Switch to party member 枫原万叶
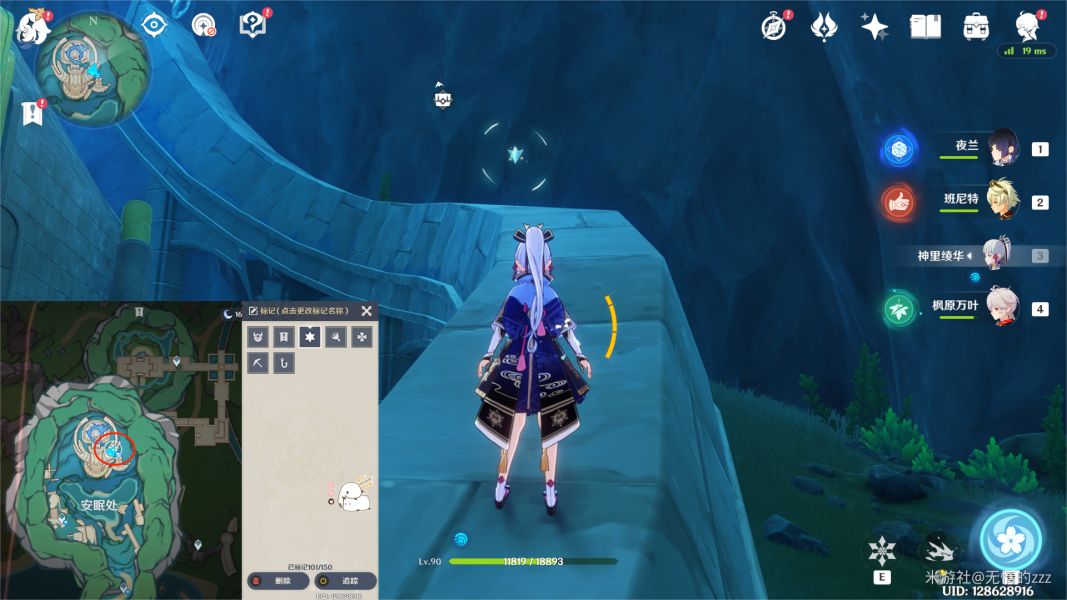Image resolution: width=1067 pixels, height=600 pixels. (1002, 308)
